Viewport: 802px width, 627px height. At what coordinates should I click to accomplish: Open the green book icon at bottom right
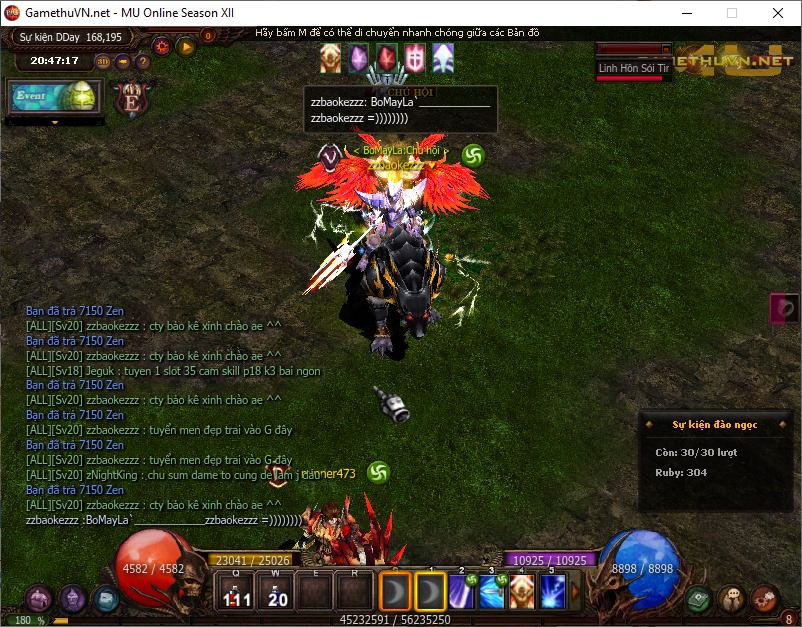click(700, 599)
